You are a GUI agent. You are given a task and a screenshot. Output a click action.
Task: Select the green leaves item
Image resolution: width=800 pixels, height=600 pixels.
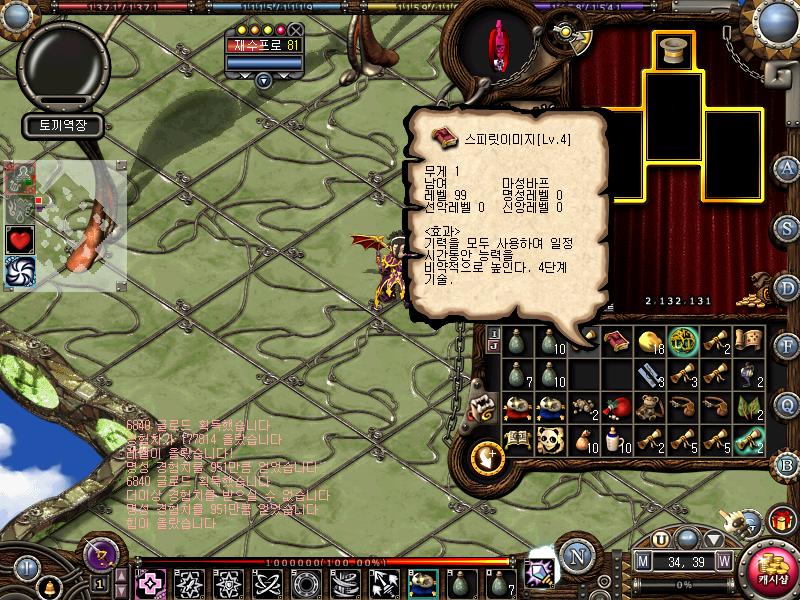click(747, 407)
